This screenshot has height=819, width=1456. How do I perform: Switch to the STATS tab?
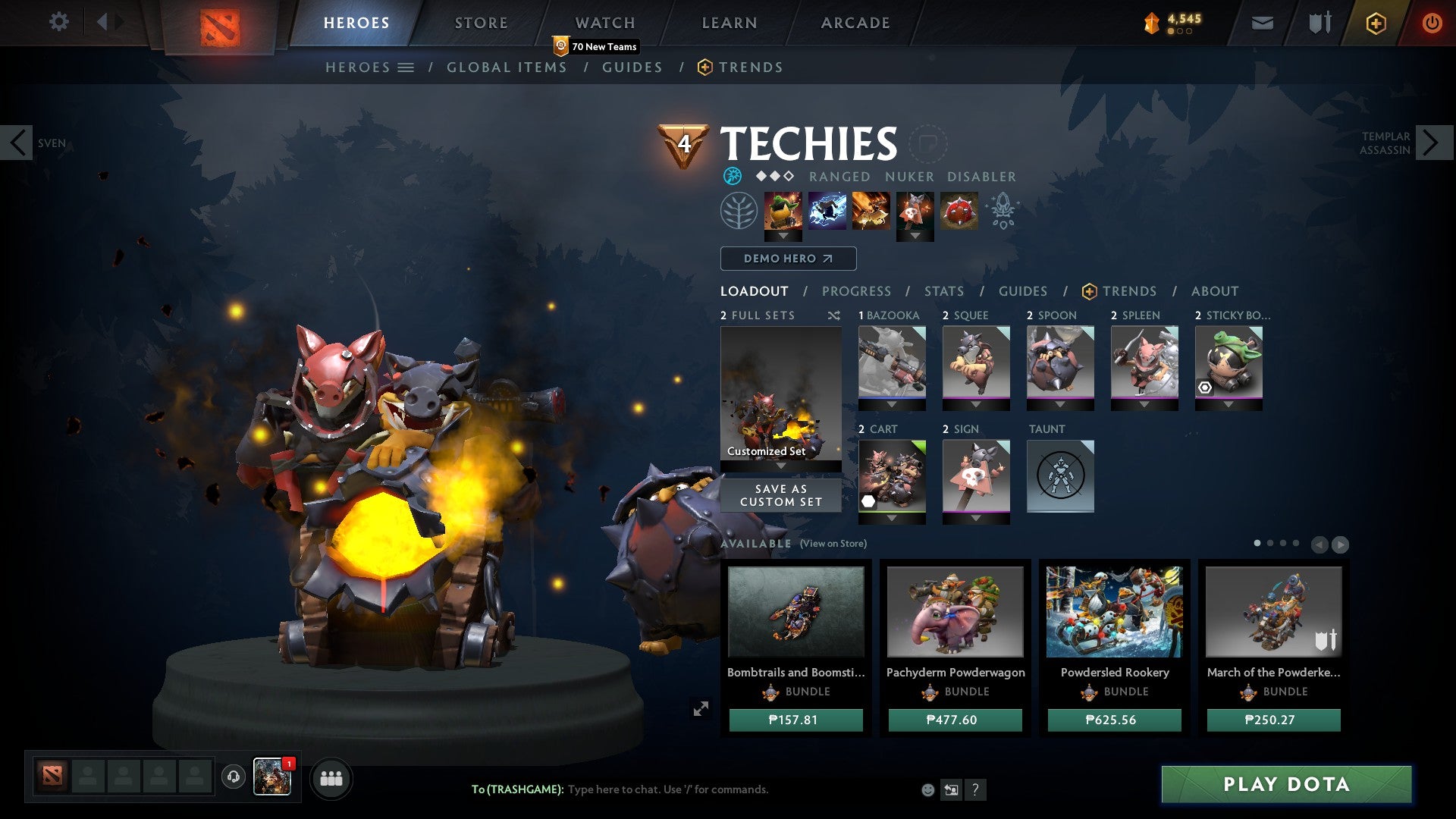coord(943,290)
